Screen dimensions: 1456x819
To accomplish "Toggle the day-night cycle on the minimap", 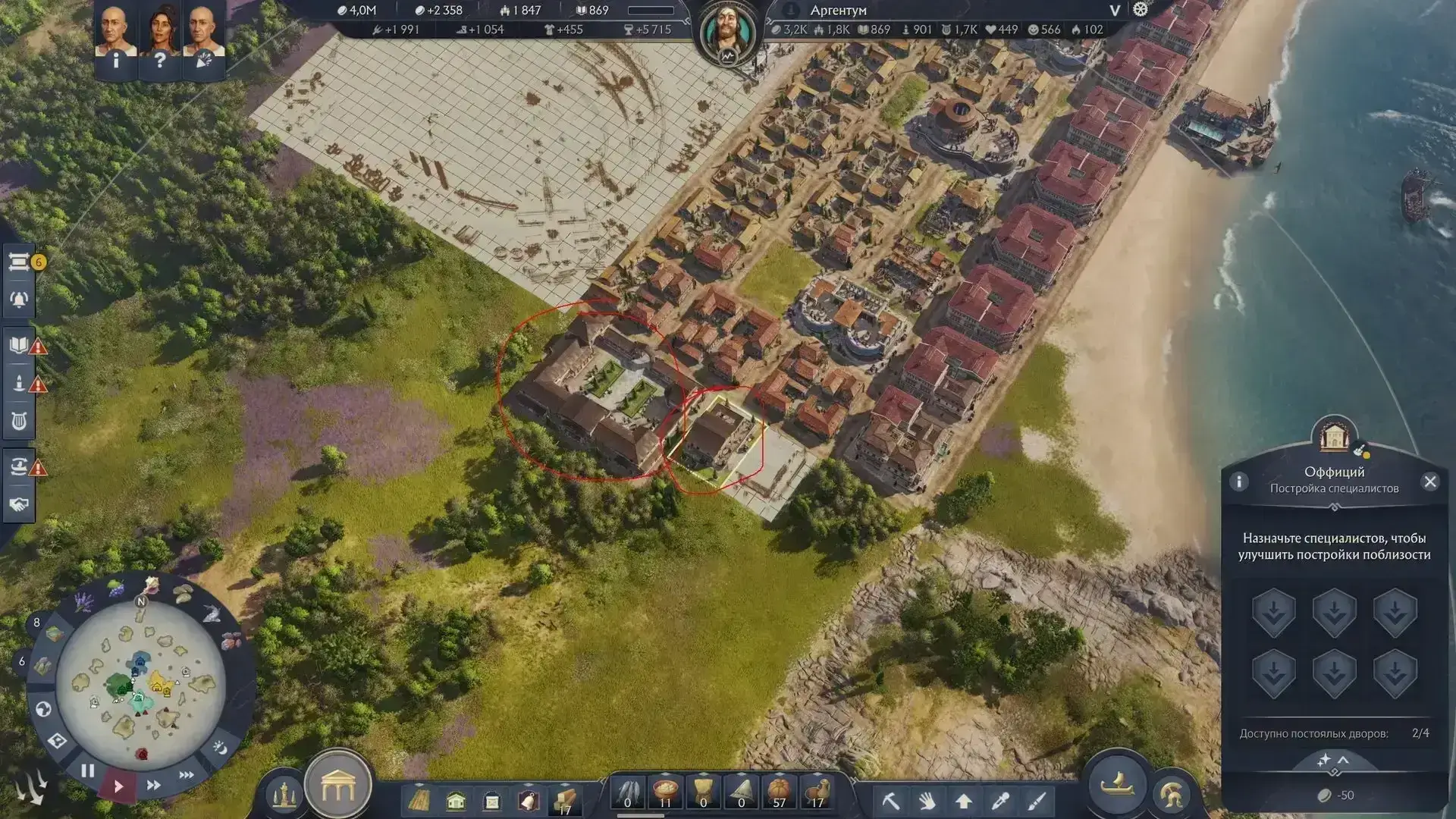I will [220, 748].
